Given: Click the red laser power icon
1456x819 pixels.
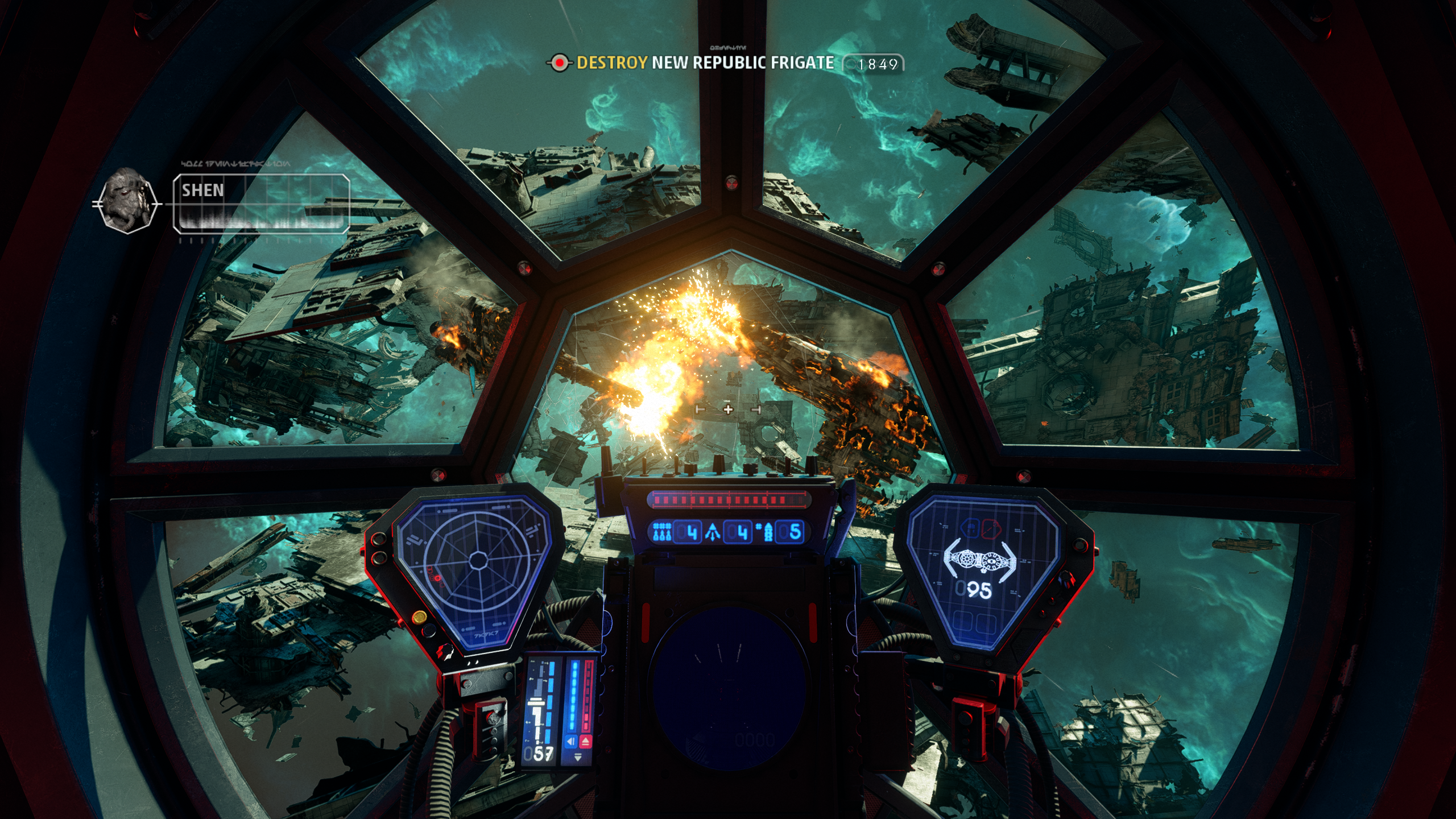Looking at the screenshot, I should tap(586, 742).
